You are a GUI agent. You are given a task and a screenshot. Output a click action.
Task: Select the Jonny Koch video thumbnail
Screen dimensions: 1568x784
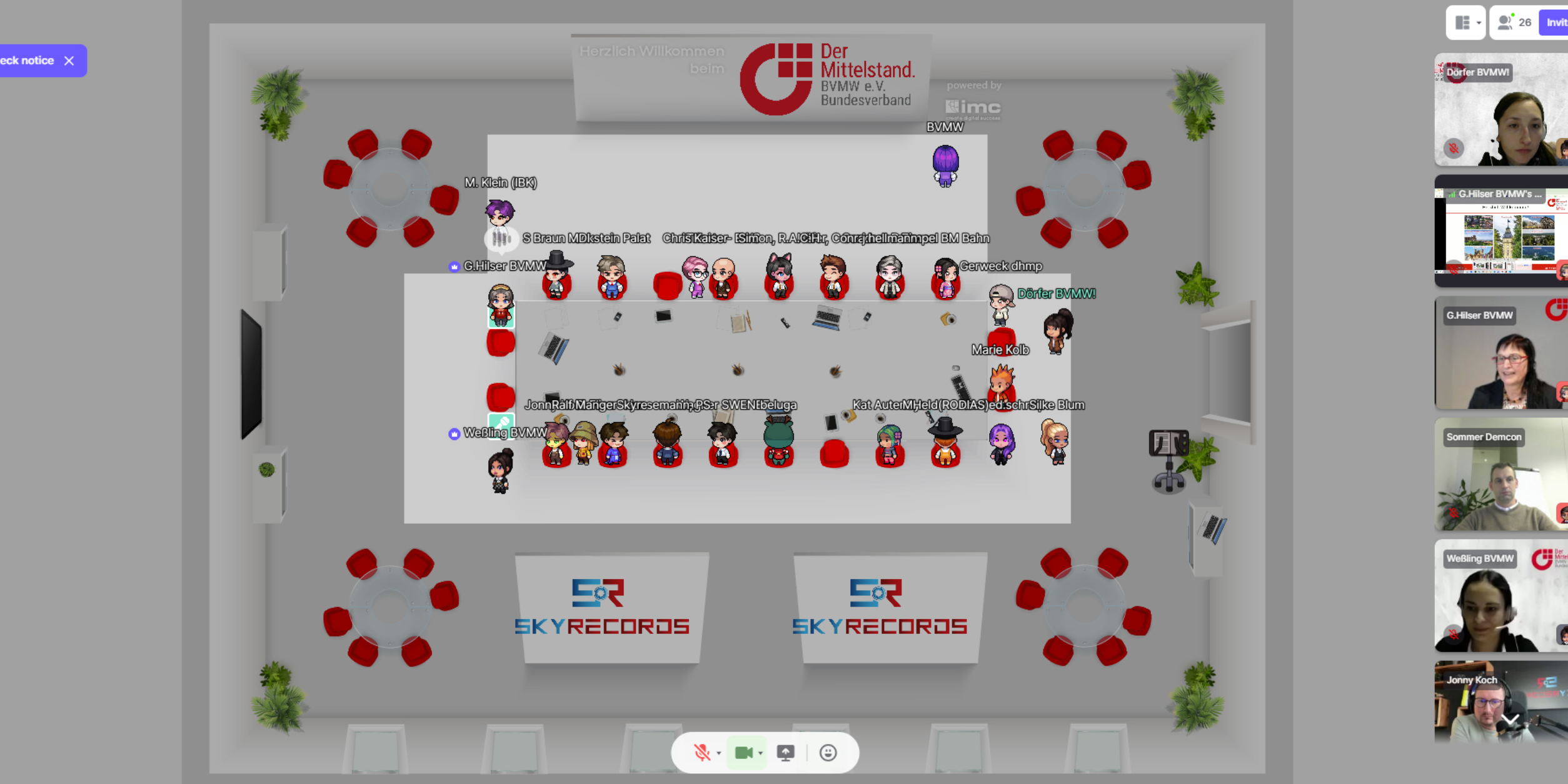(x=1500, y=703)
